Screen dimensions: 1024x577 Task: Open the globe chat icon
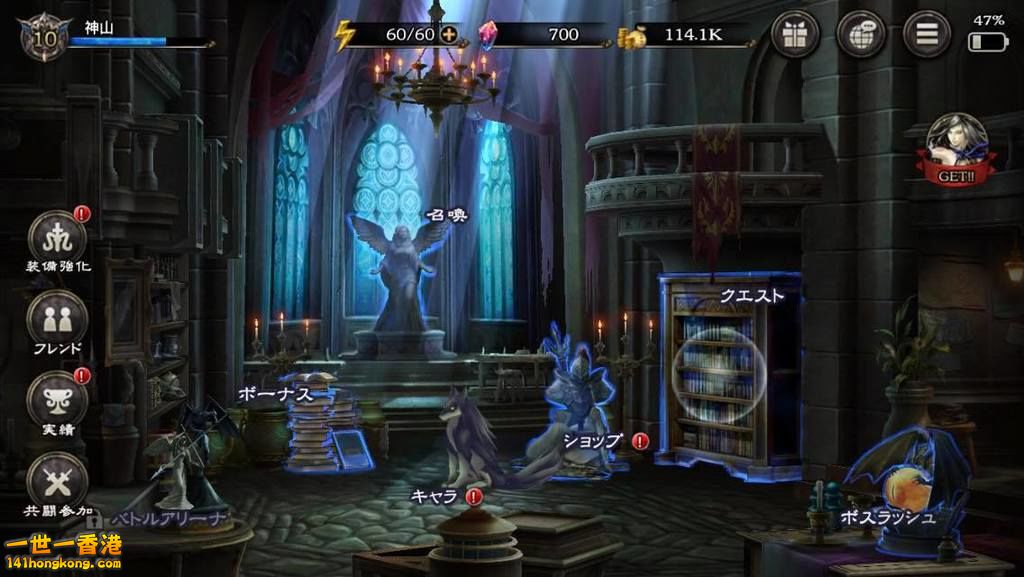(861, 34)
